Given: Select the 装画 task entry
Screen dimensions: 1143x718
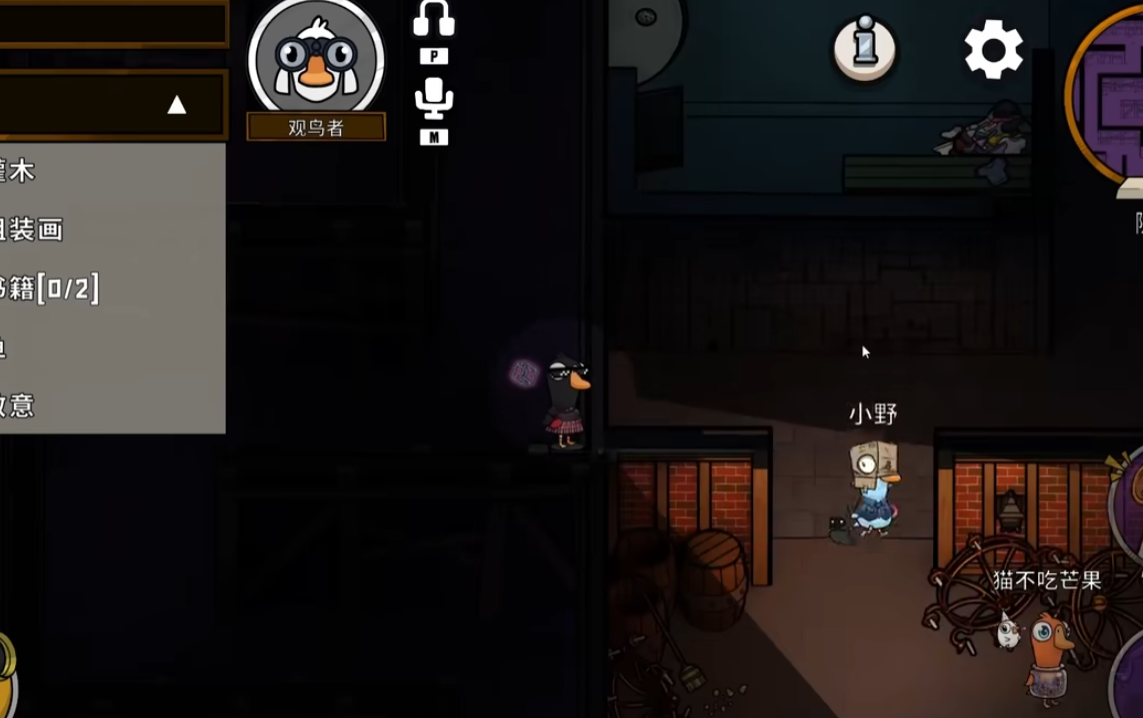Looking at the screenshot, I should pyautogui.click(x=35, y=230).
